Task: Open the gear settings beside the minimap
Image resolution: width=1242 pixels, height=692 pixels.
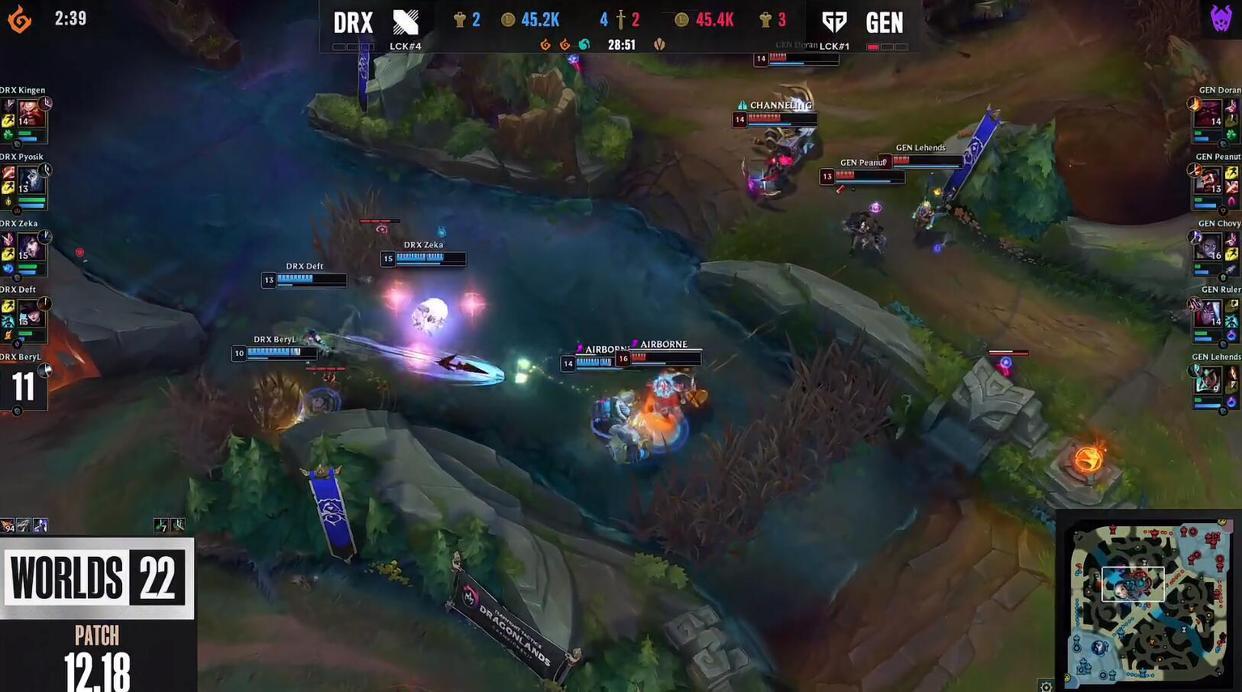Action: click(x=1046, y=685)
